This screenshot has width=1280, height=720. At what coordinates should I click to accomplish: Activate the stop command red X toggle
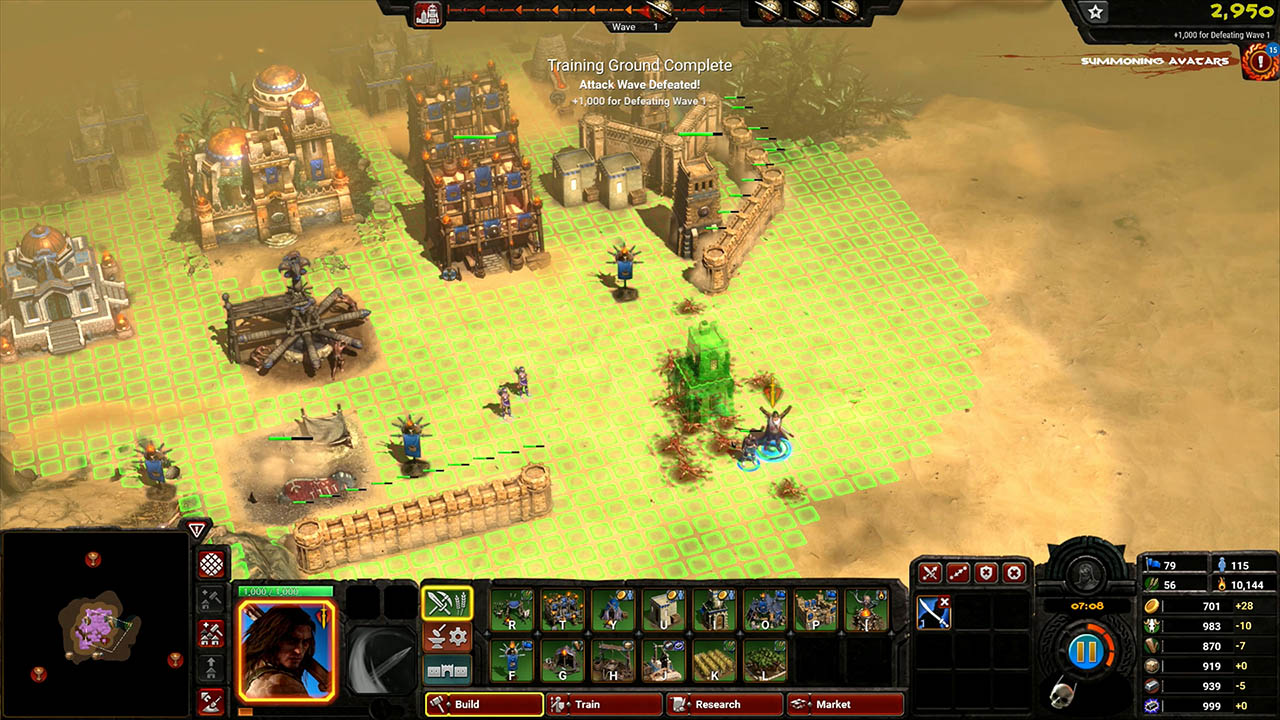[x=1014, y=572]
